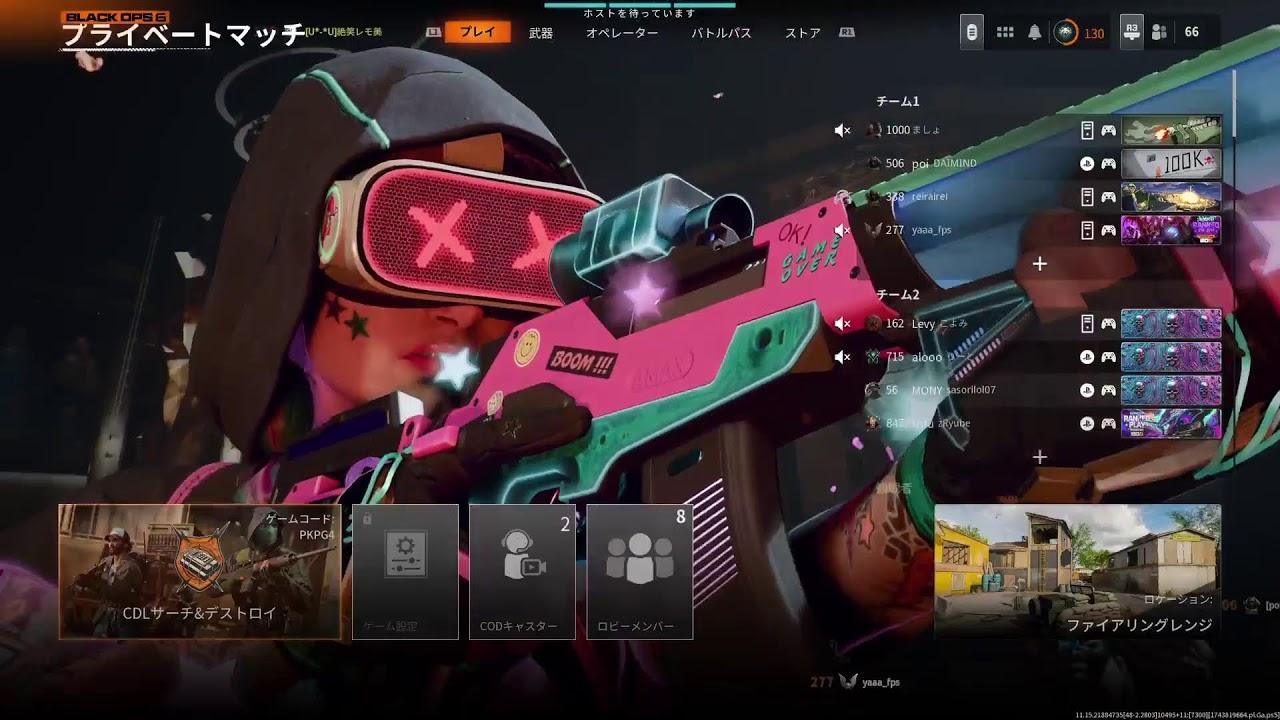1280x720 pixels.
Task: Mute player 1000 ましょ with speaker toggle
Action: [x=843, y=130]
